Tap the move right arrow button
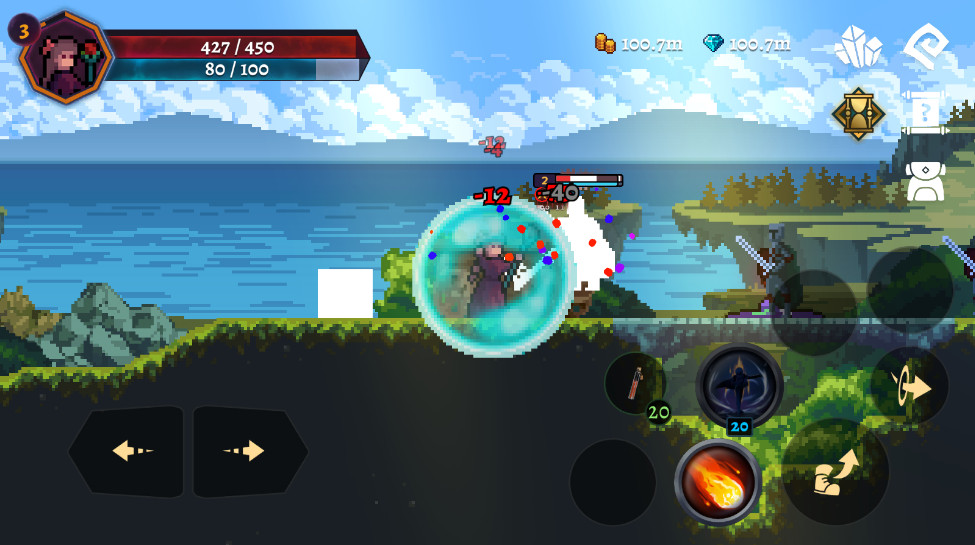975x545 pixels. [250, 451]
